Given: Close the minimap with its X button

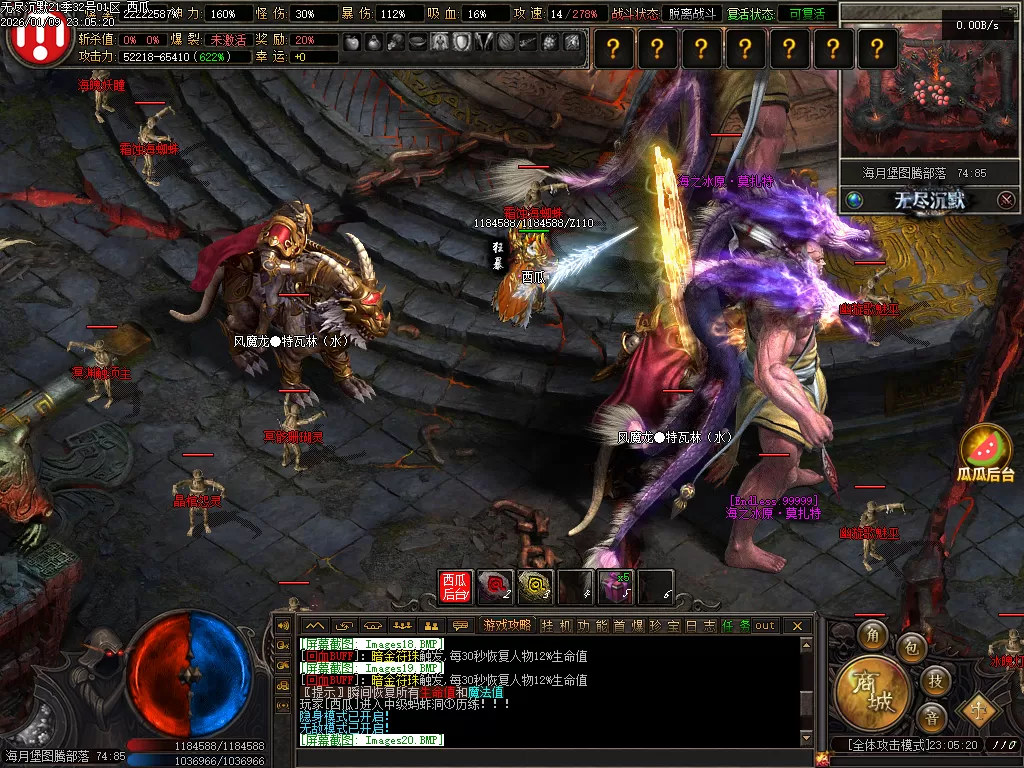Looking at the screenshot, I should tap(1006, 200).
